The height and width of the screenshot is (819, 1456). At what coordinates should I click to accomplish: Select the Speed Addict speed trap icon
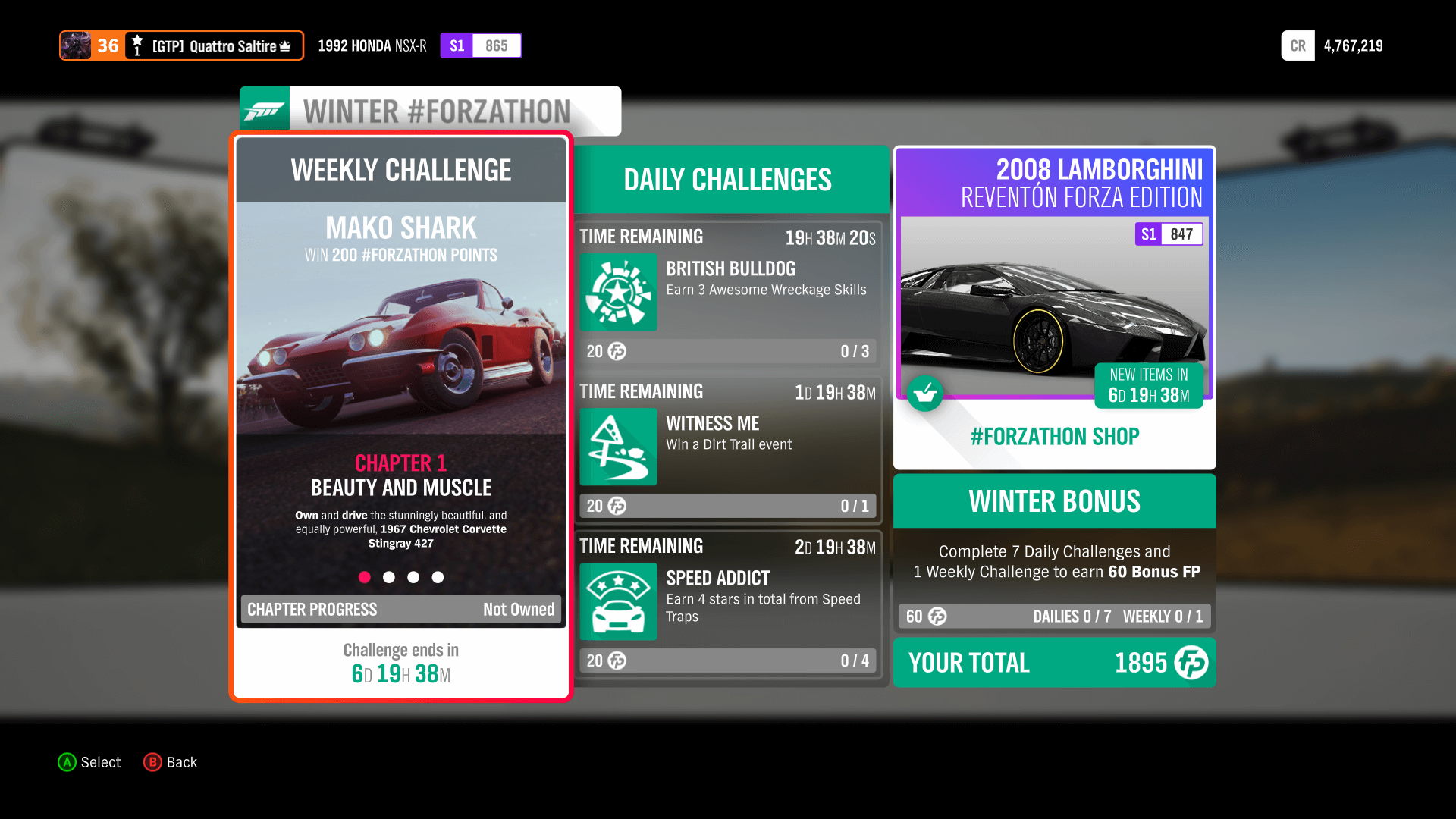(x=617, y=601)
